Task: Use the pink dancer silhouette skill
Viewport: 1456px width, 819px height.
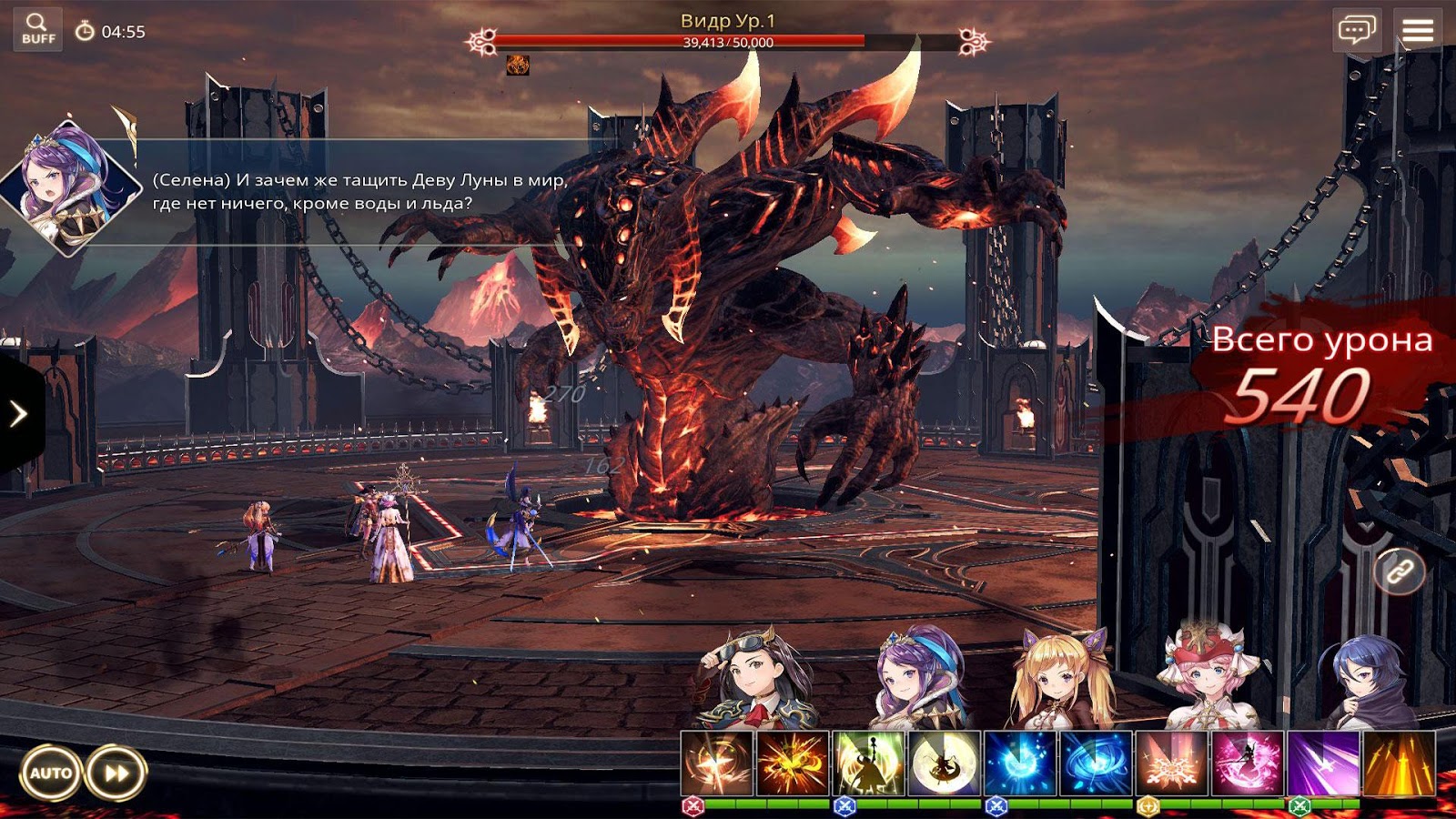Action: [1247, 763]
